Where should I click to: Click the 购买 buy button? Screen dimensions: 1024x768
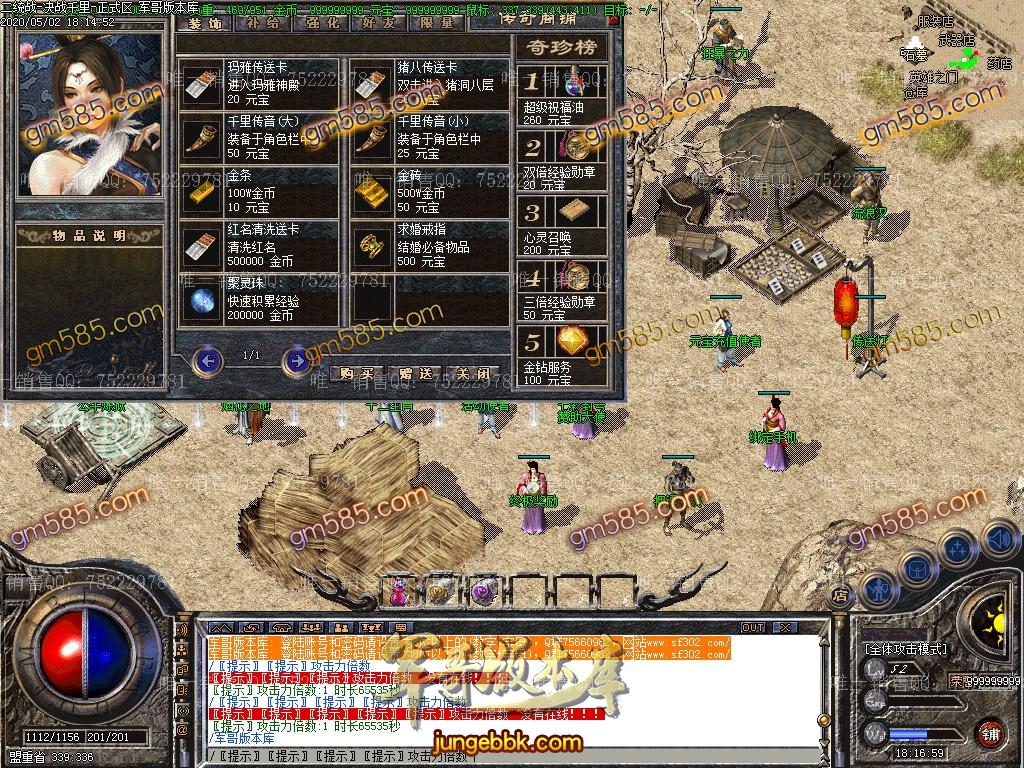coord(356,374)
